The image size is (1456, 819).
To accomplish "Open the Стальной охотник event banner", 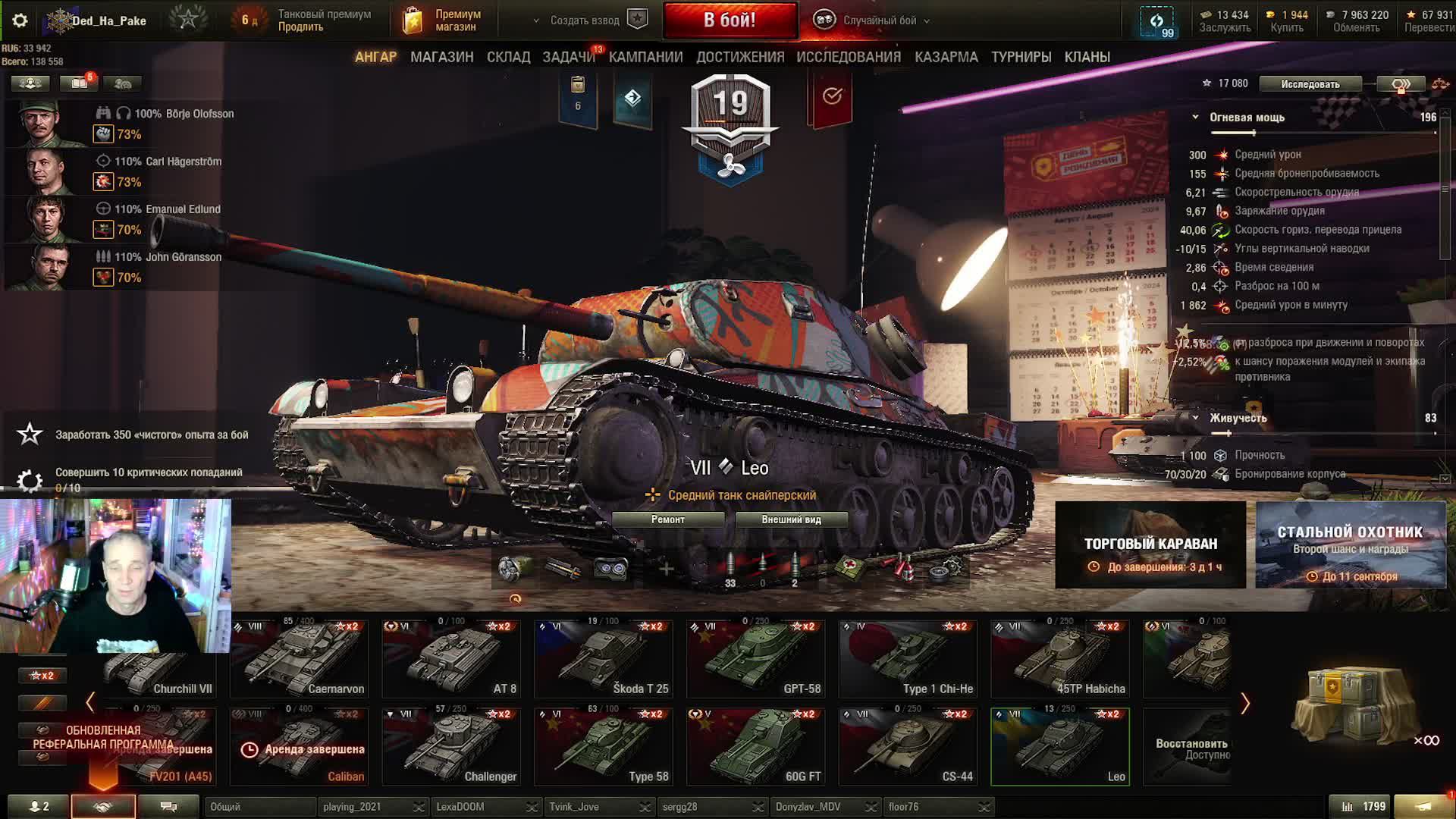I will click(1350, 544).
